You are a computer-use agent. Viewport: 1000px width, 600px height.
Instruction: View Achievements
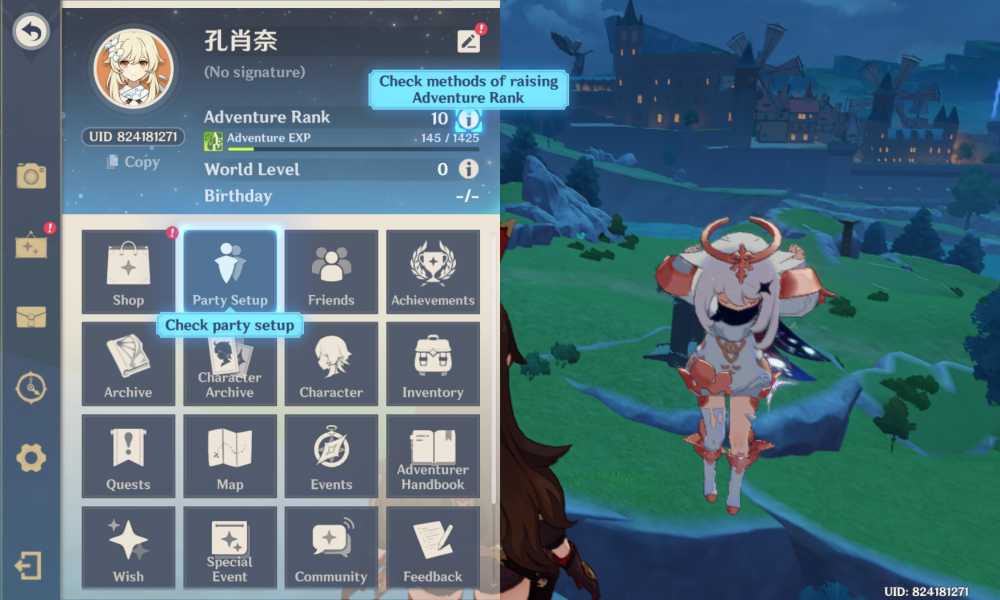tap(433, 272)
